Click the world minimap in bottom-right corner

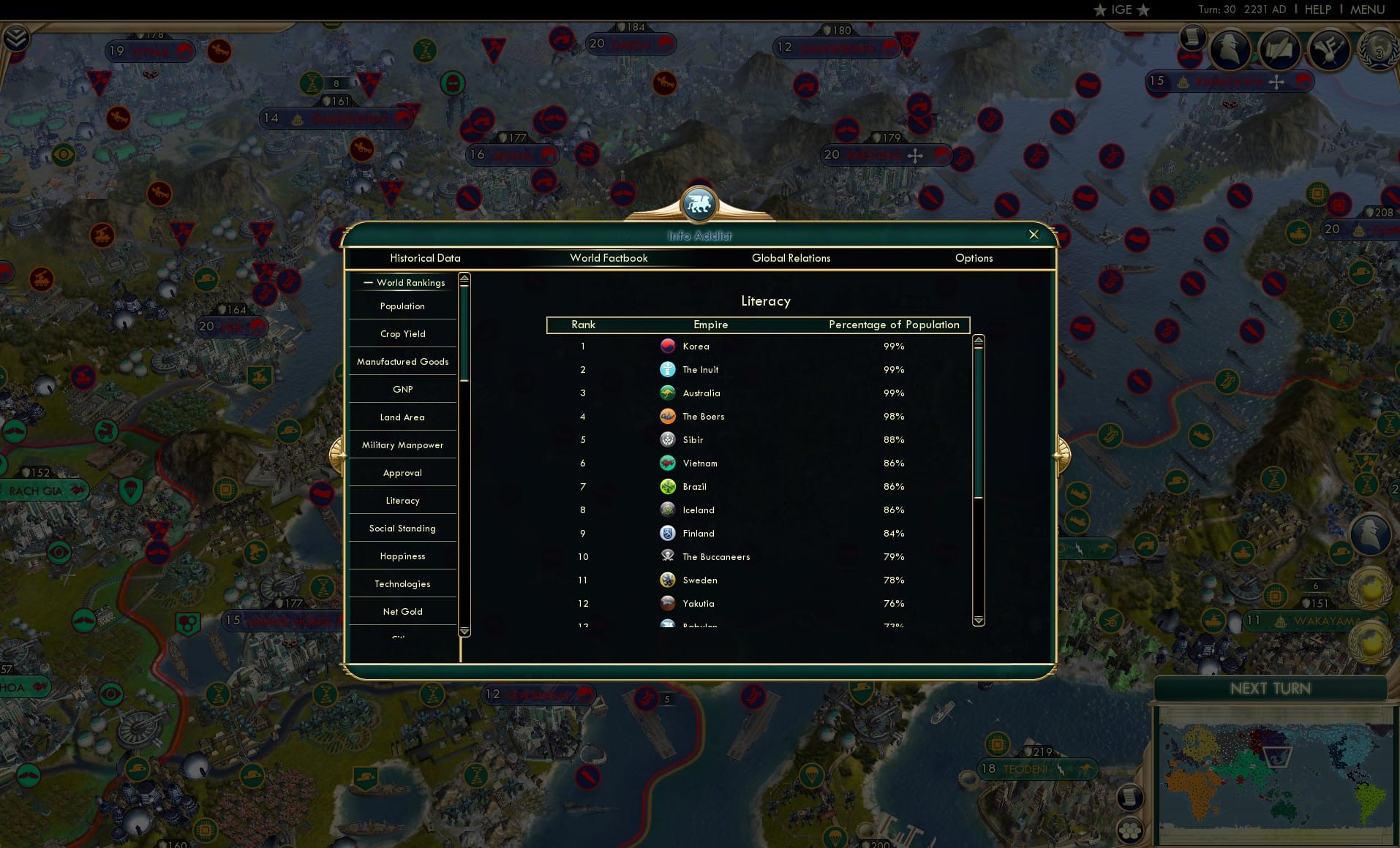tap(1276, 775)
